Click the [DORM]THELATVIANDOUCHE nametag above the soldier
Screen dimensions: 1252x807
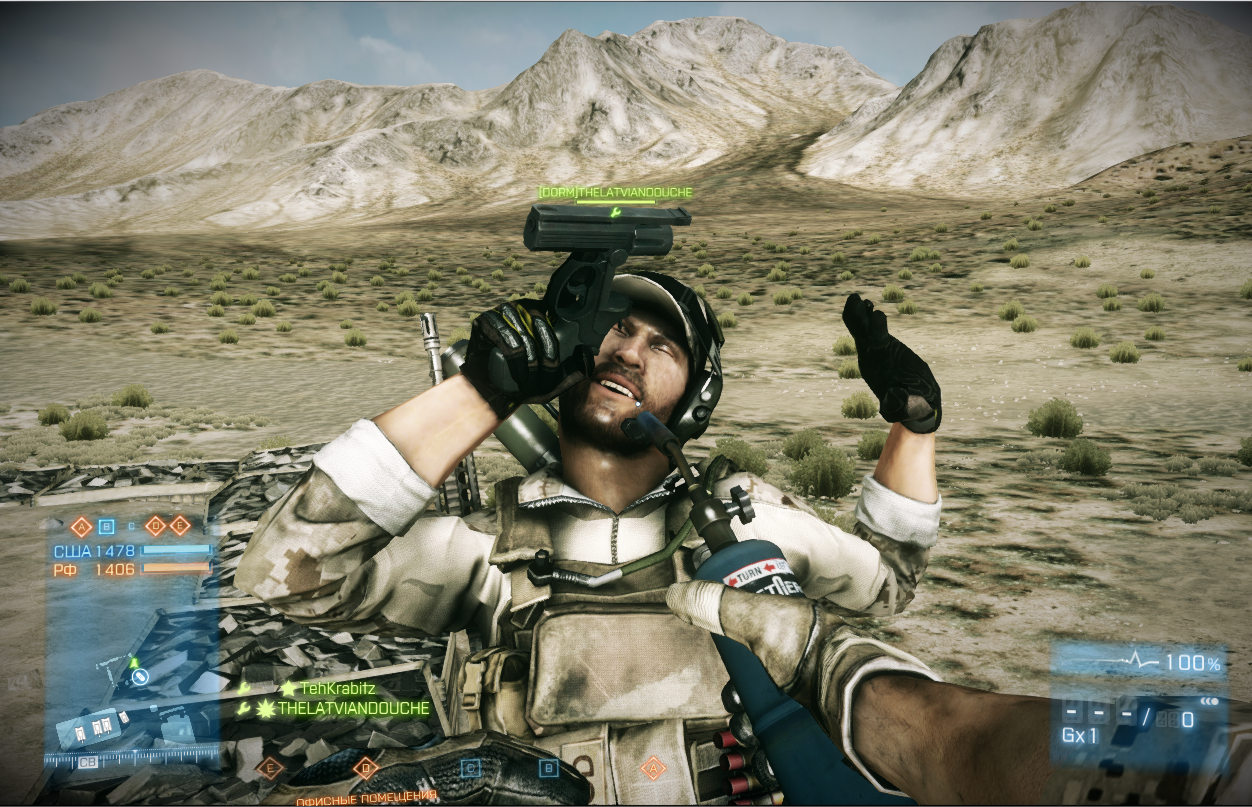[615, 192]
